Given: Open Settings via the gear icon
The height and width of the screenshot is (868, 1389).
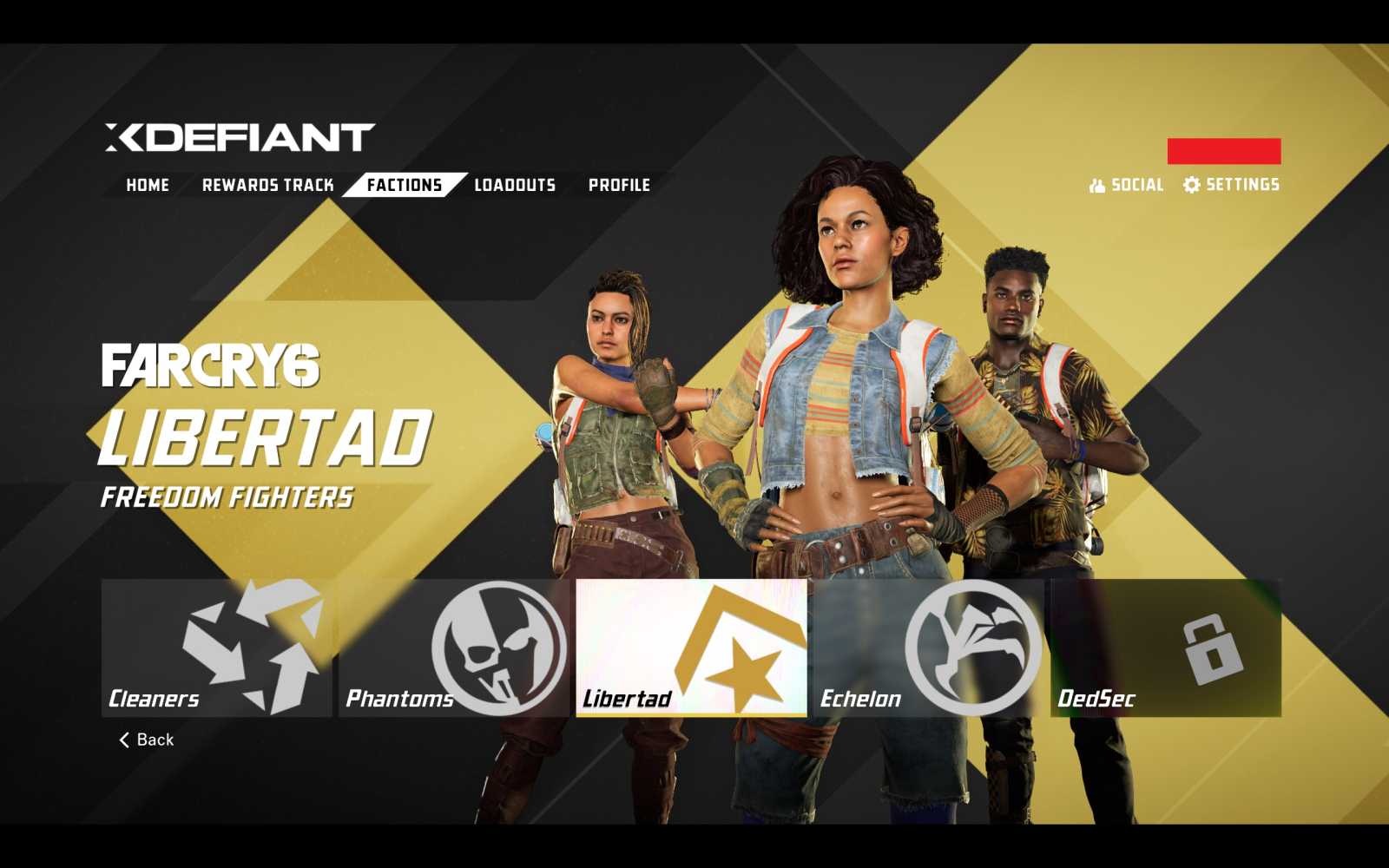Looking at the screenshot, I should (x=1192, y=184).
